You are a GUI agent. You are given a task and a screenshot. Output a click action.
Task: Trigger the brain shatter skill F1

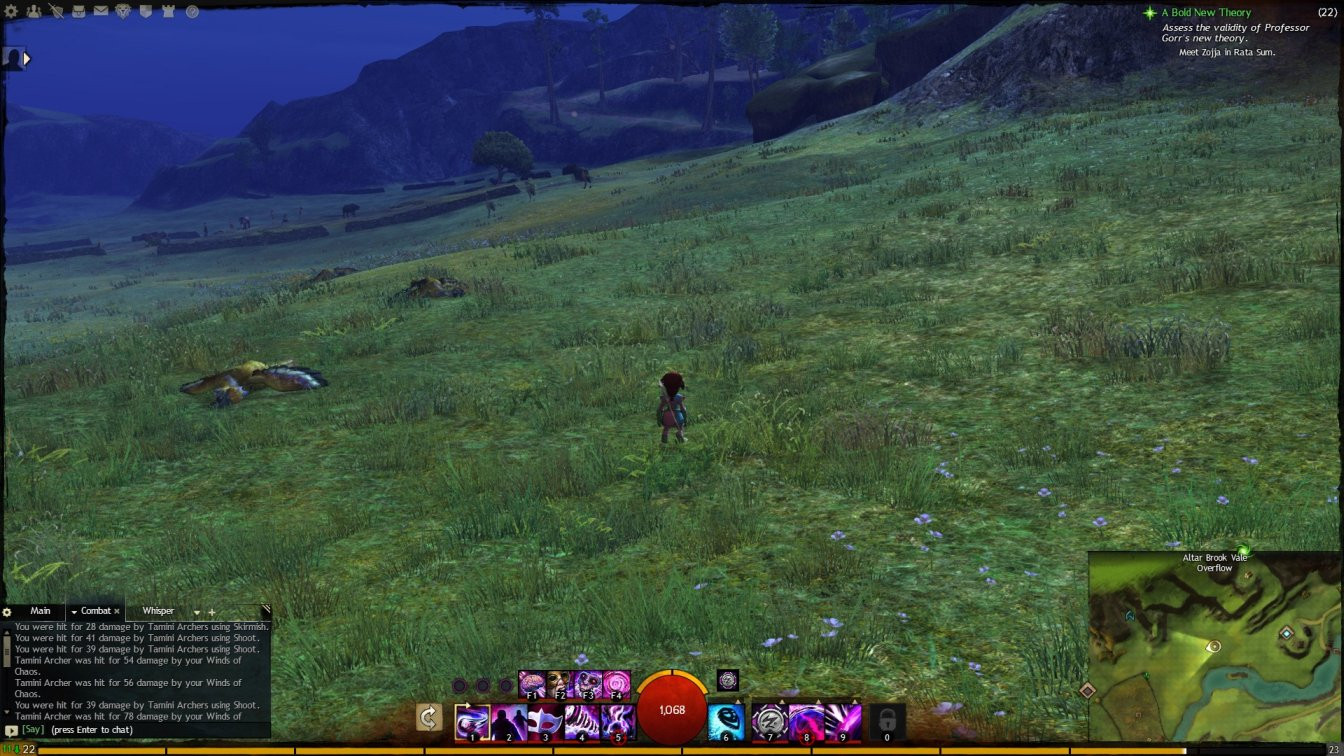[x=532, y=684]
